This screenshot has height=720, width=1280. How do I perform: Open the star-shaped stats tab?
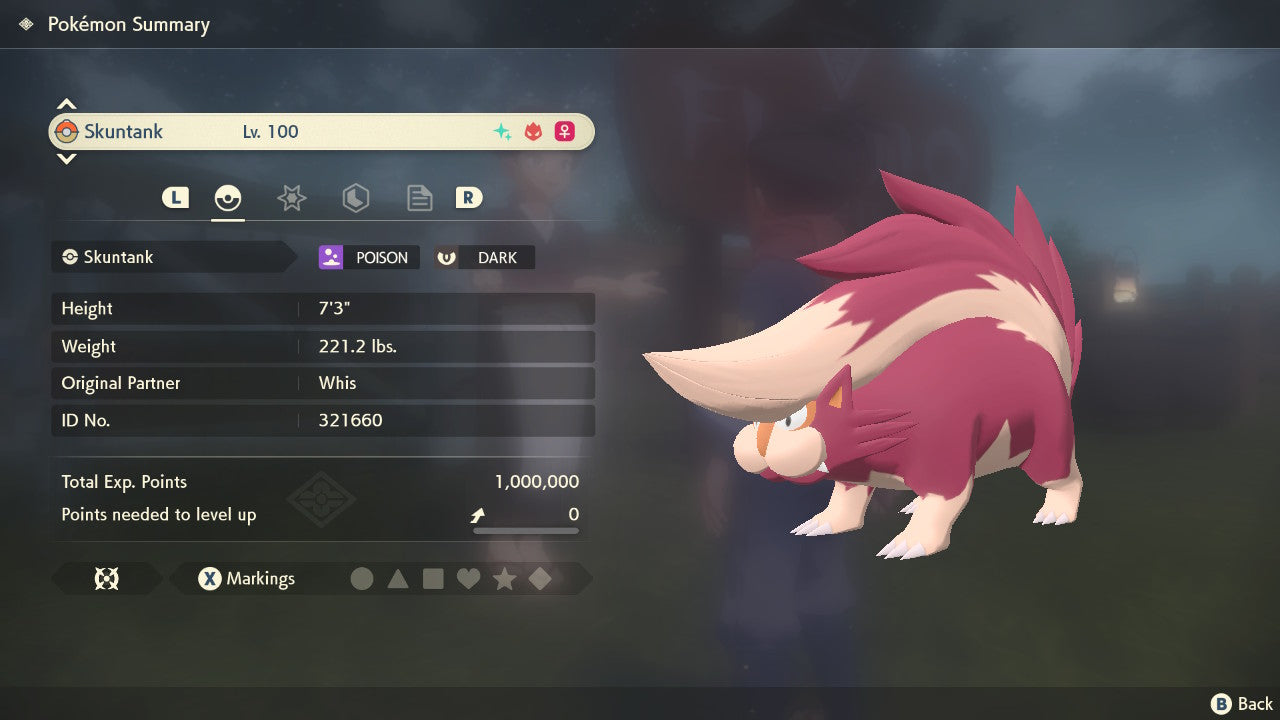coord(291,198)
